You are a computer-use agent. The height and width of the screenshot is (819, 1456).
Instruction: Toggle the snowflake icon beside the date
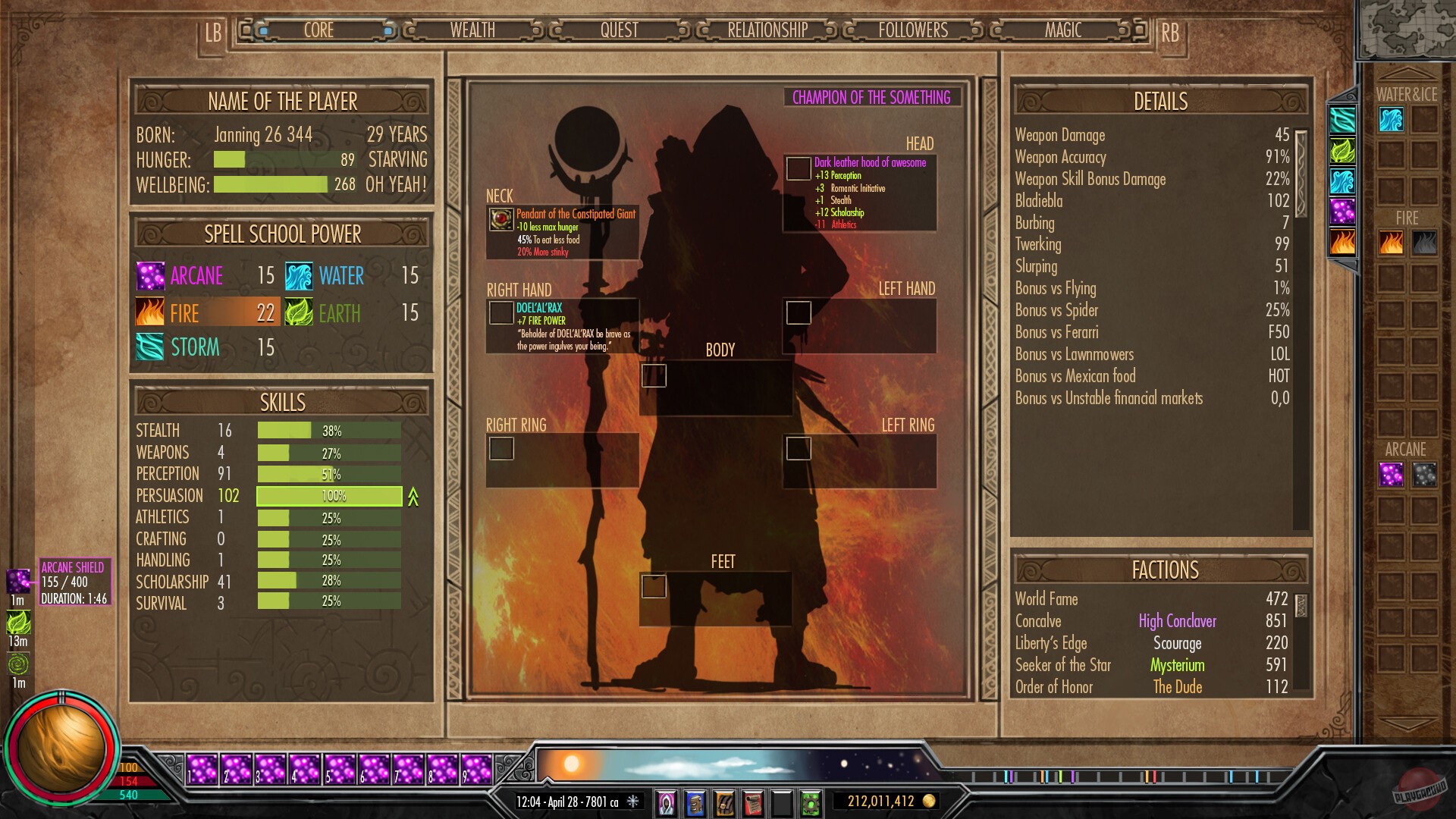click(632, 801)
